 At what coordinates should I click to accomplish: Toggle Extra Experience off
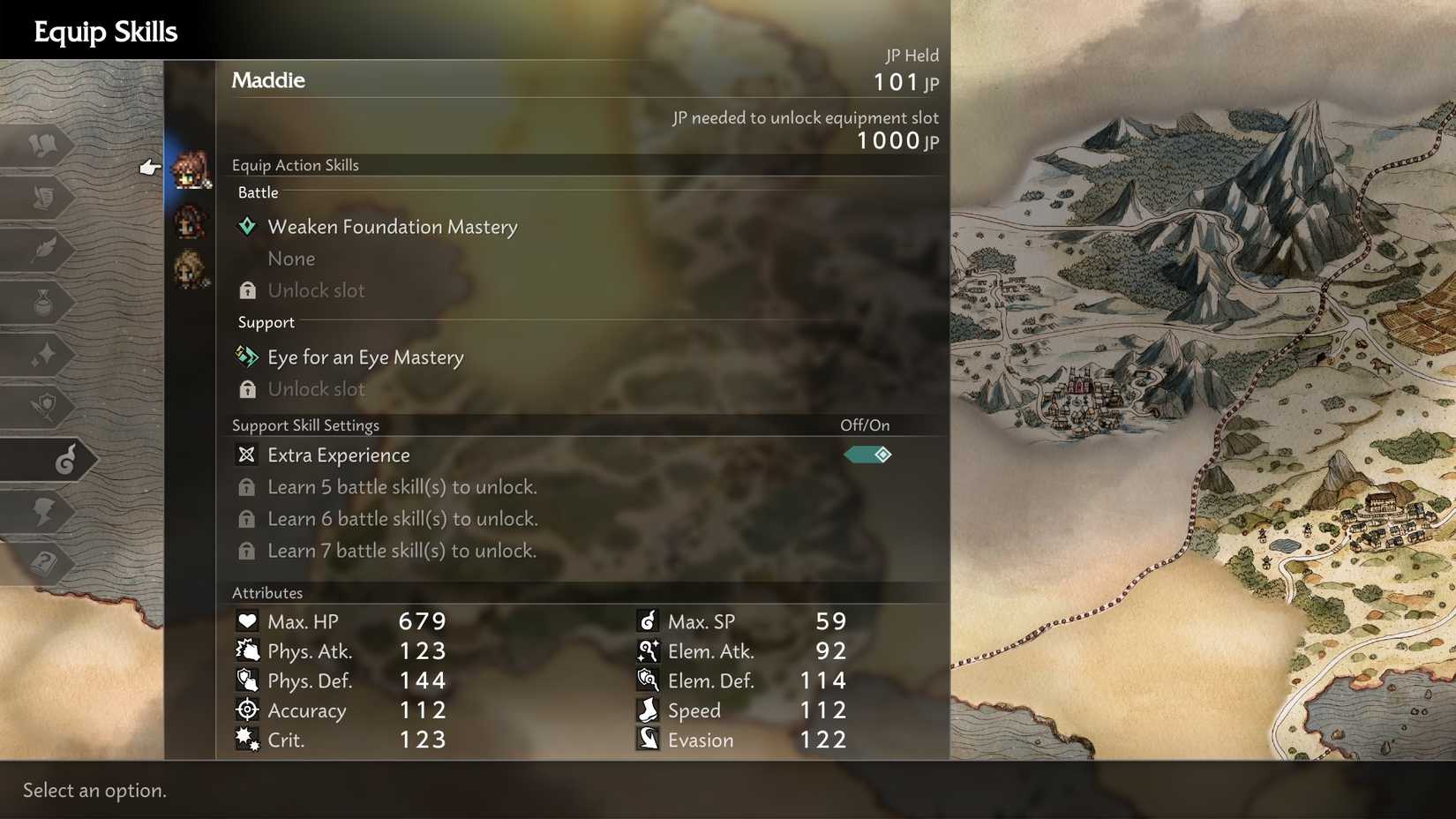point(867,455)
